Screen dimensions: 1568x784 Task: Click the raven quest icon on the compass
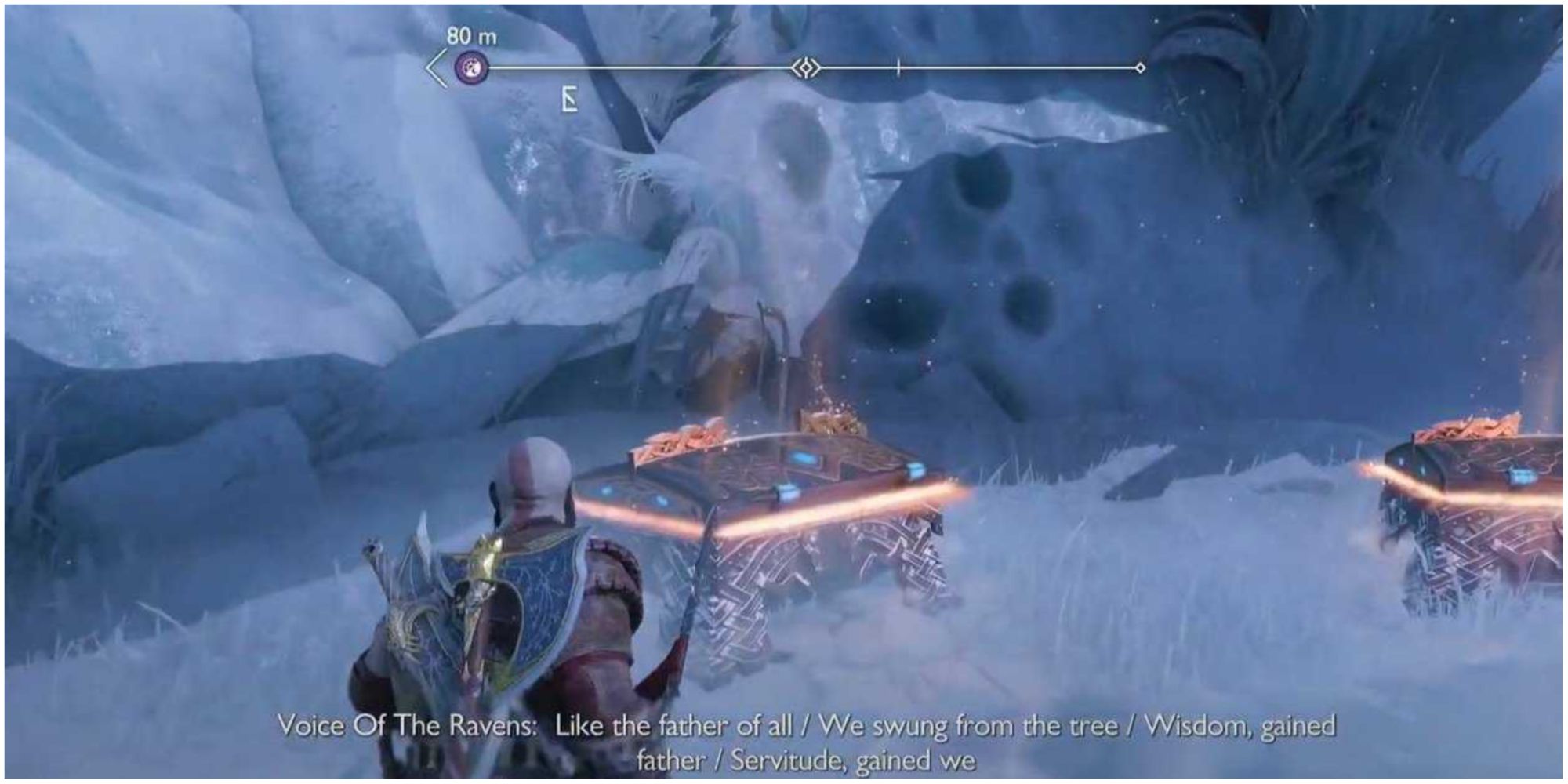[x=470, y=67]
